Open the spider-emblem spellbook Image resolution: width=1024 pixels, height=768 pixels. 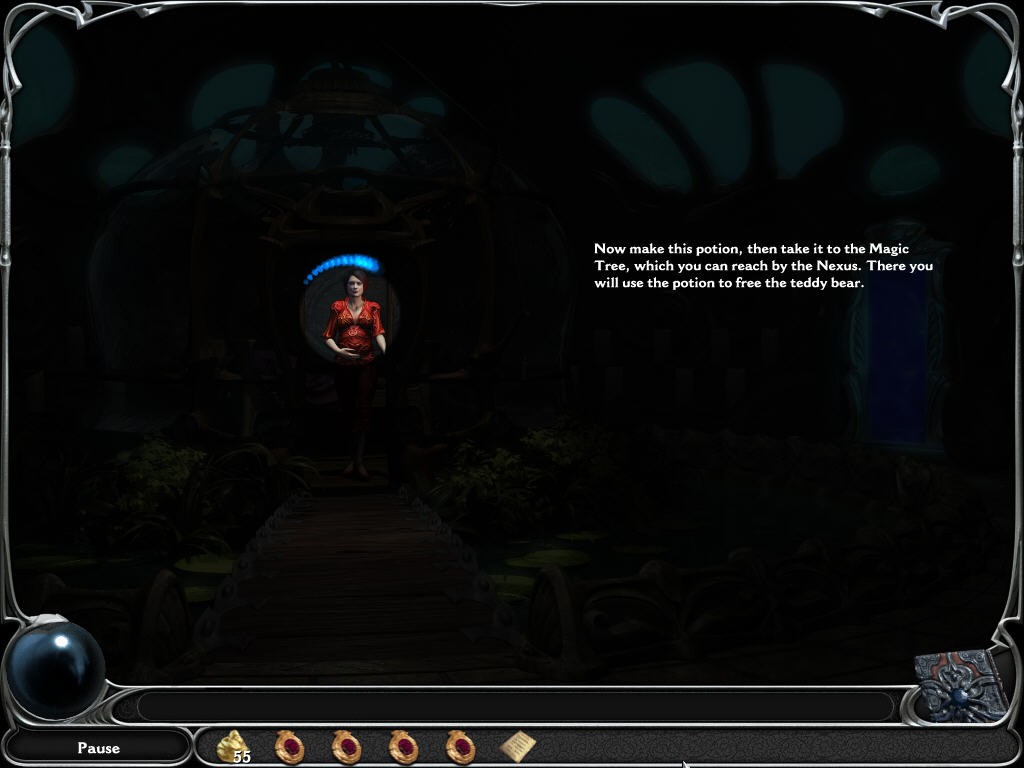[964, 685]
